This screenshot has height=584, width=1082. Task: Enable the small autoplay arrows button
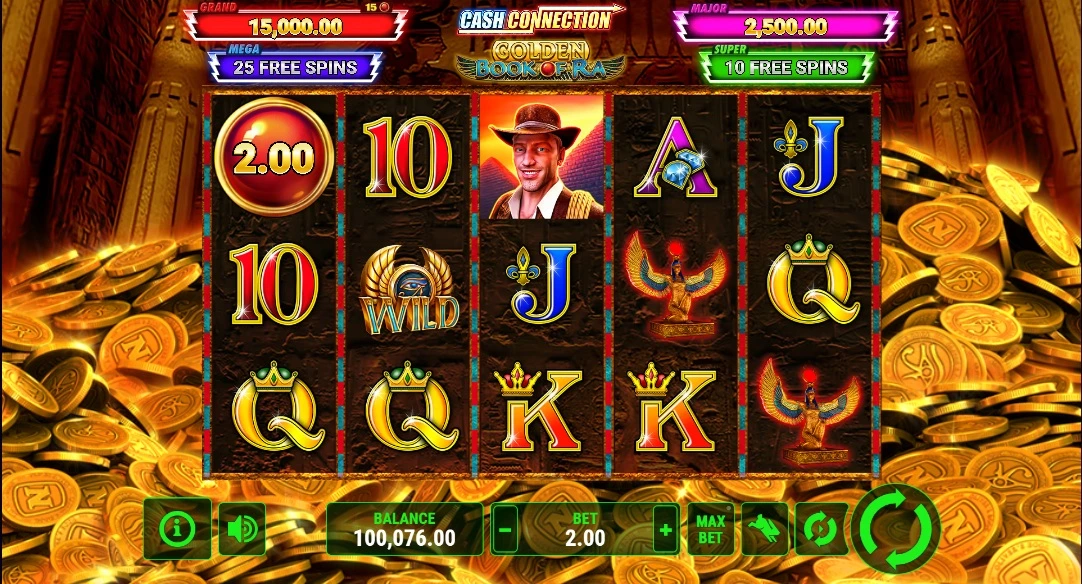[x=820, y=529]
